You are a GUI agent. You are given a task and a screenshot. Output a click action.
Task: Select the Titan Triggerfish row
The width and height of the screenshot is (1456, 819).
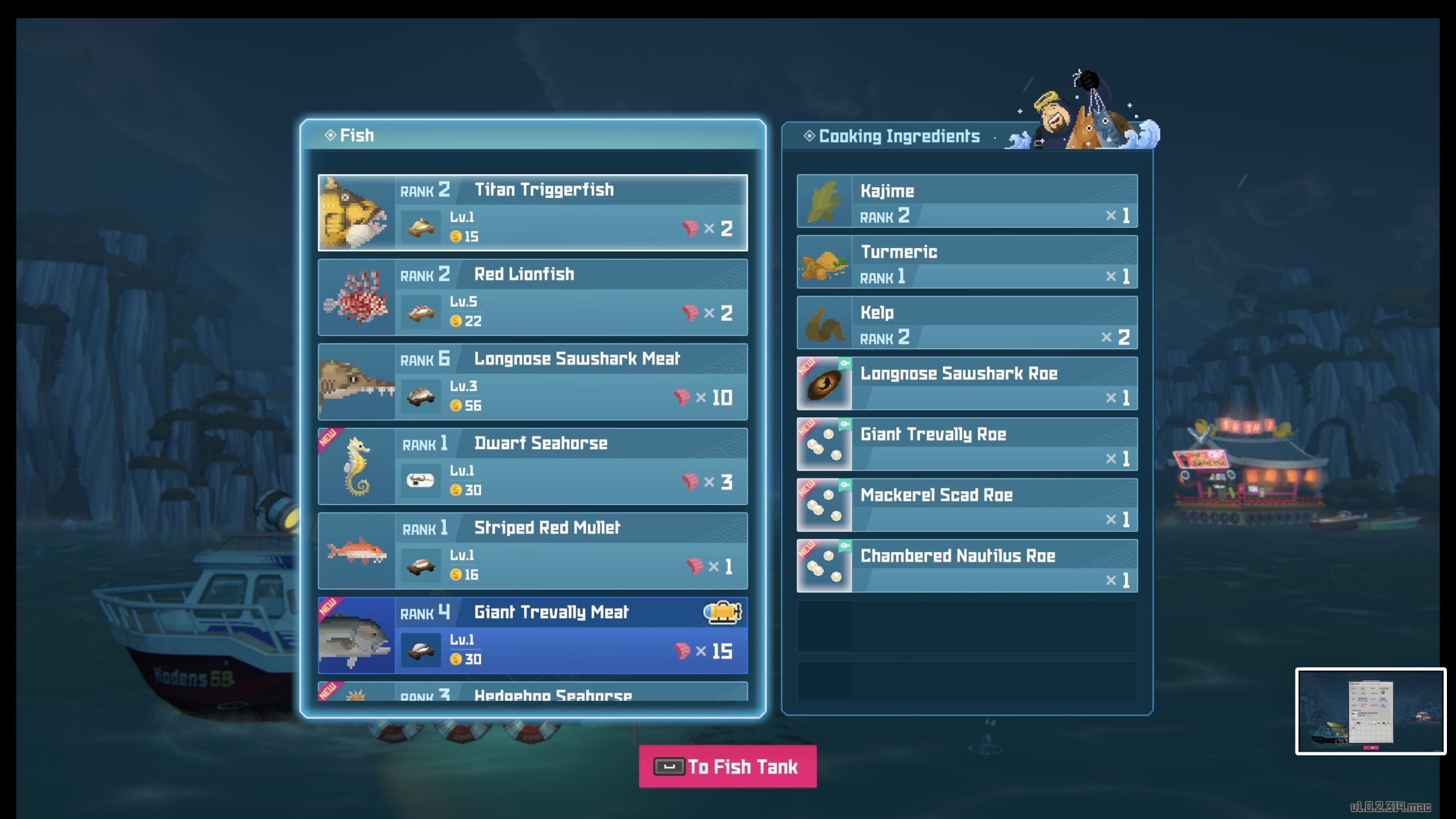coord(532,212)
